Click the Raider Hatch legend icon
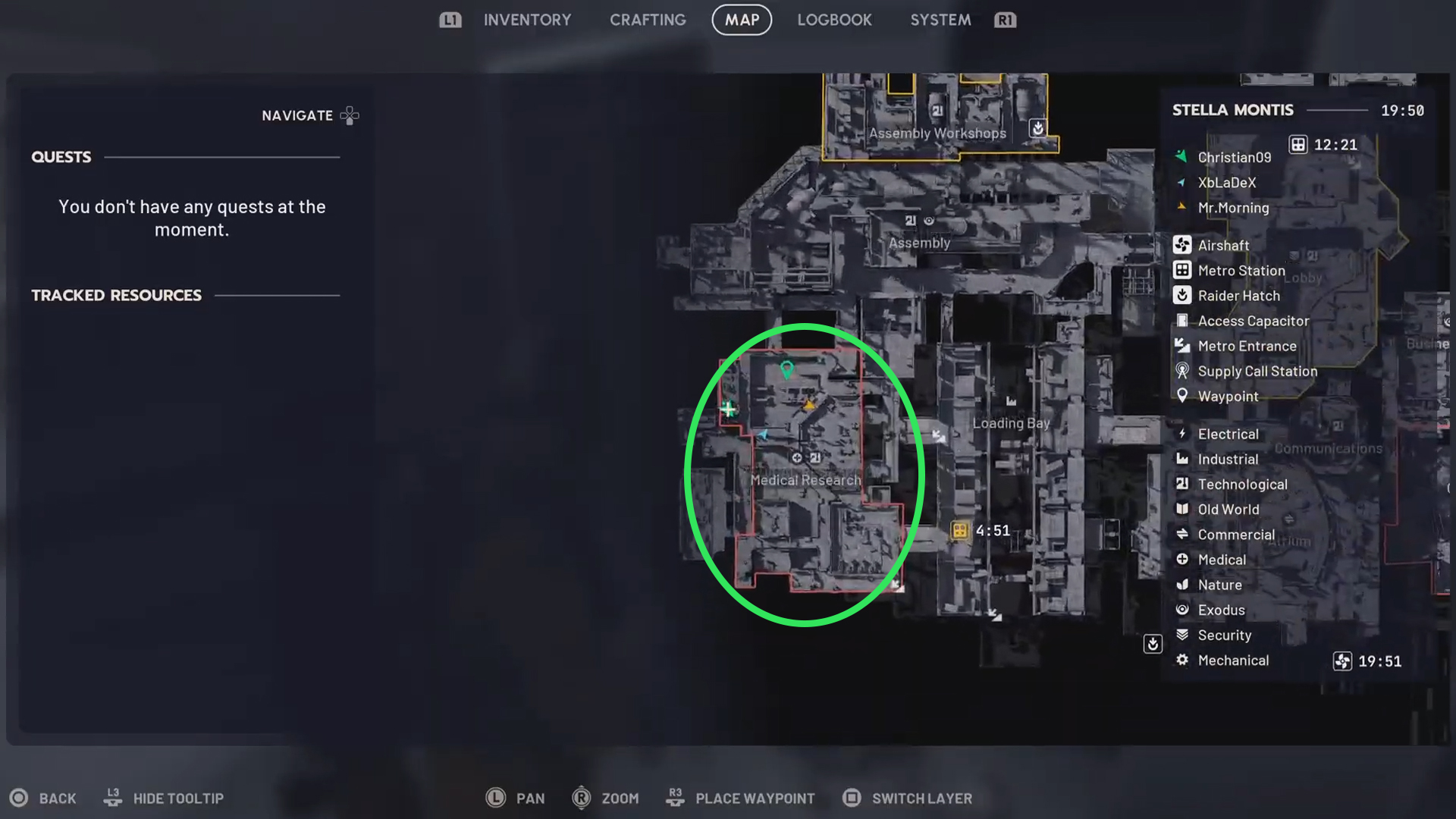The height and width of the screenshot is (819, 1456). [x=1183, y=296]
